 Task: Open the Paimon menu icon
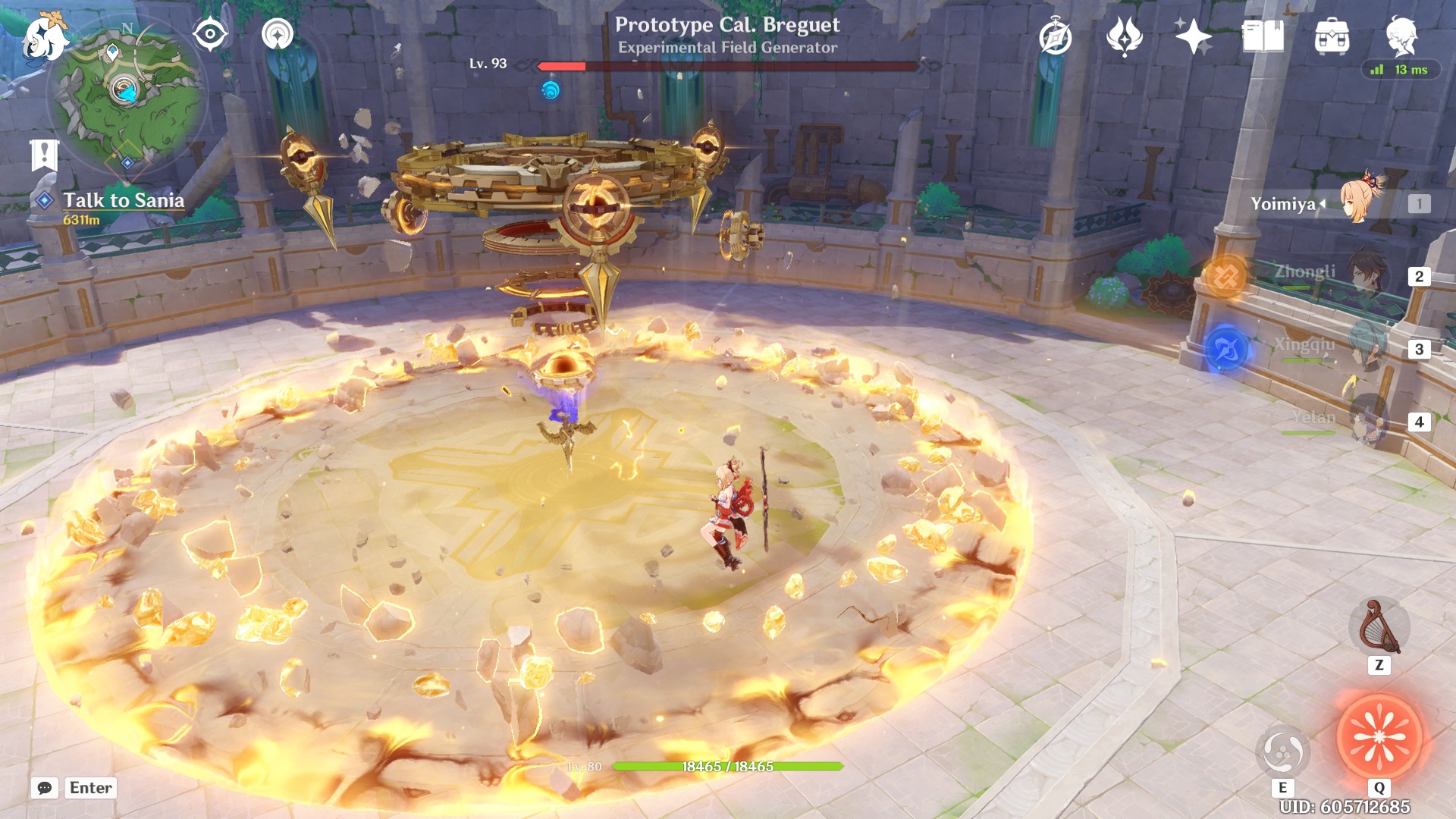[x=44, y=38]
